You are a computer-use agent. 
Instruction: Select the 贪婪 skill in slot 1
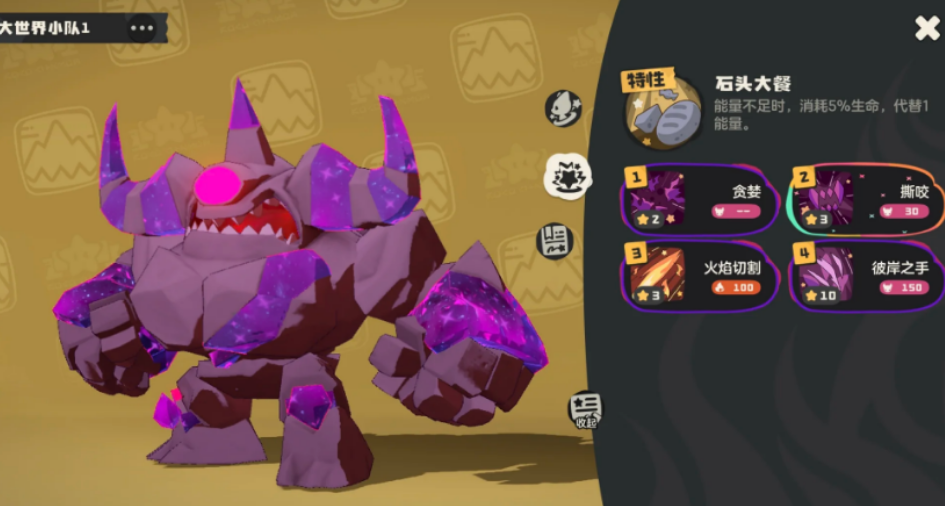point(700,199)
